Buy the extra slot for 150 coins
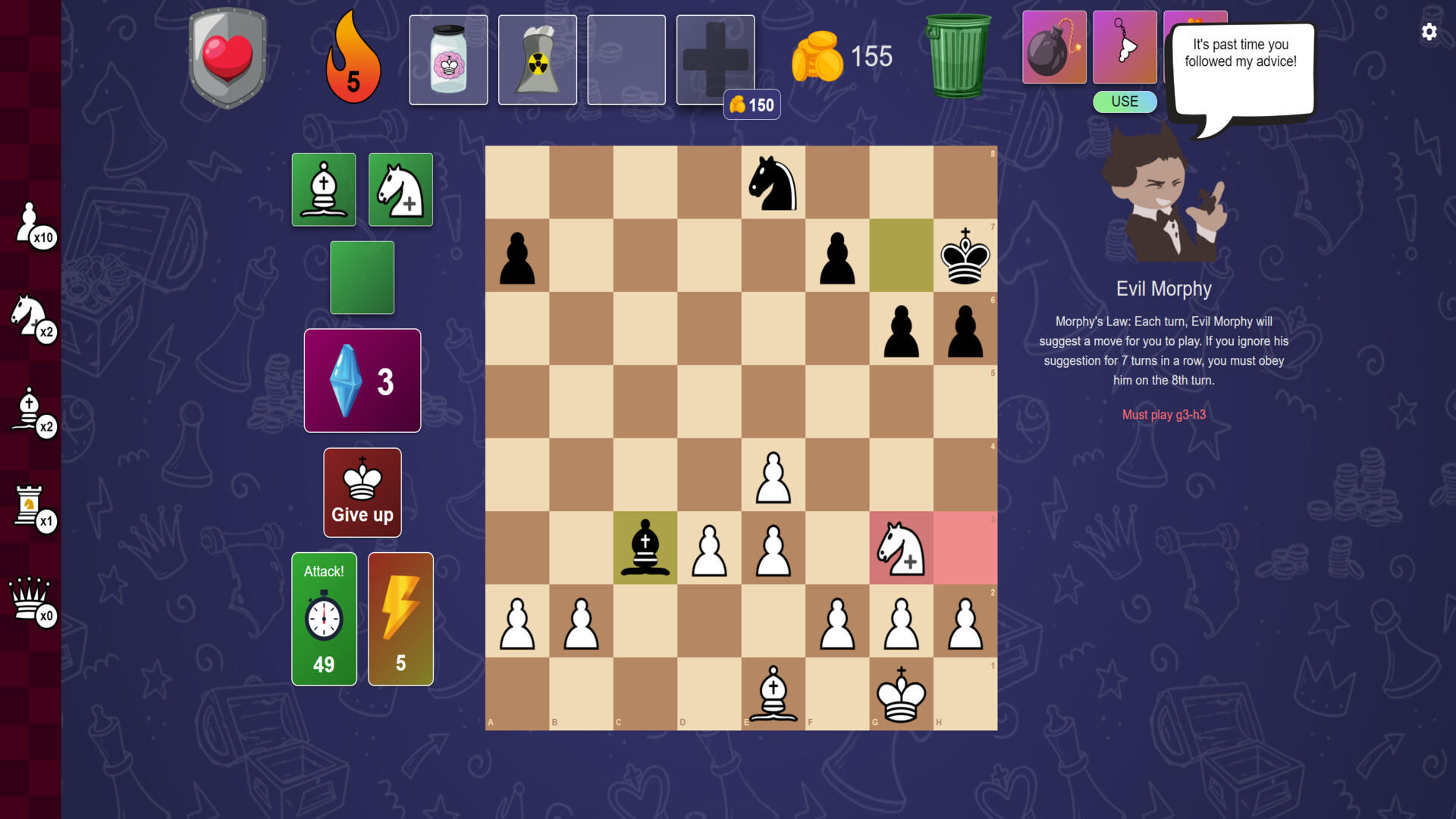 pos(714,59)
